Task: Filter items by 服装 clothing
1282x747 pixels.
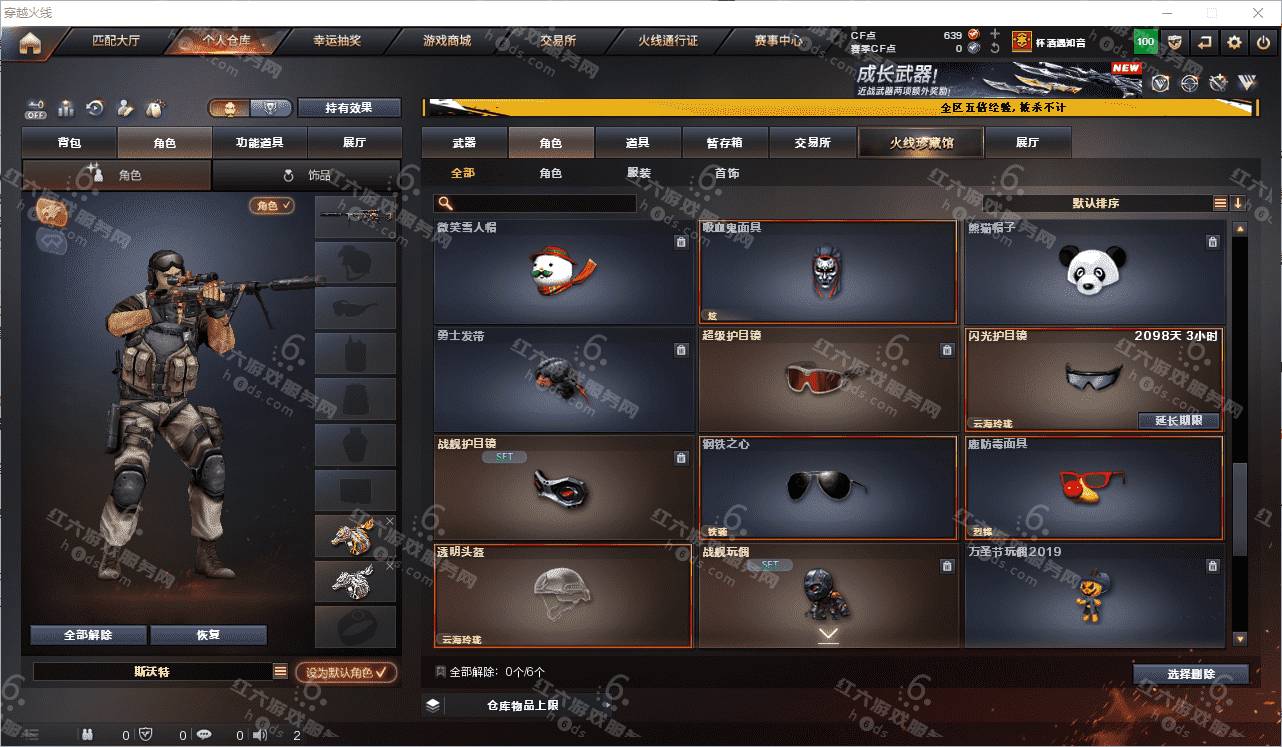Action: point(639,173)
